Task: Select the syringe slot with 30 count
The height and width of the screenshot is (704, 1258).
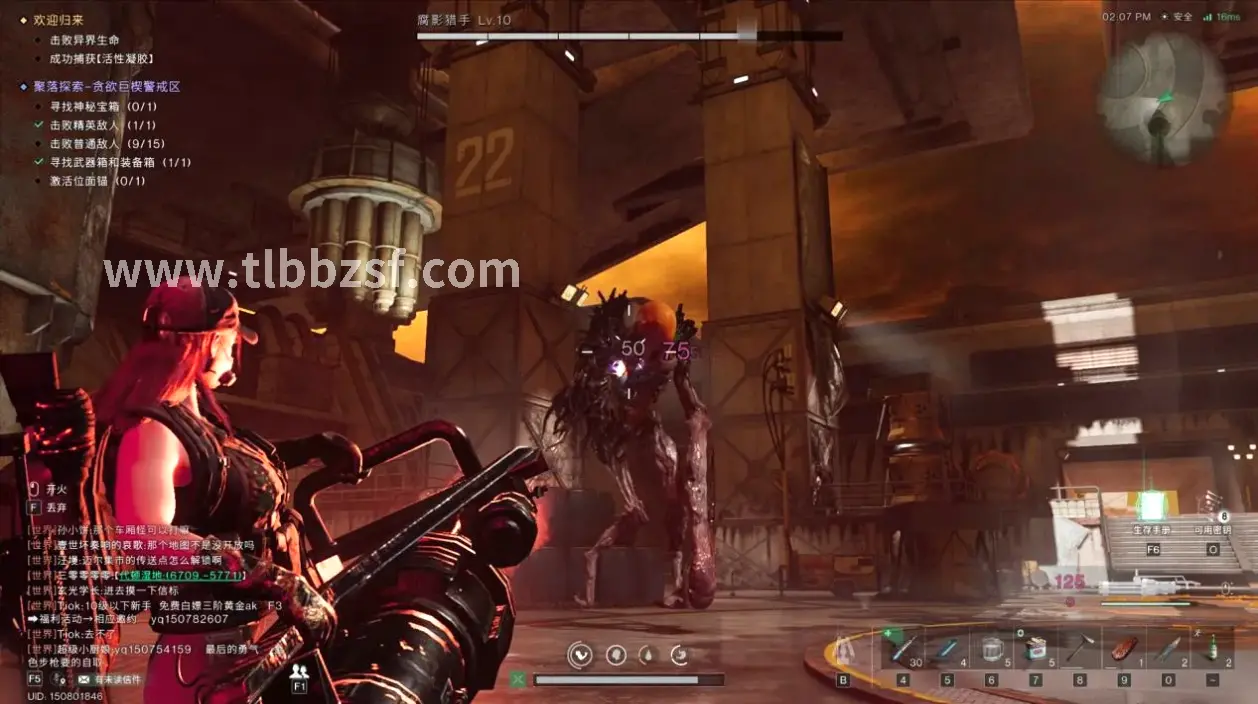Action: click(x=903, y=649)
